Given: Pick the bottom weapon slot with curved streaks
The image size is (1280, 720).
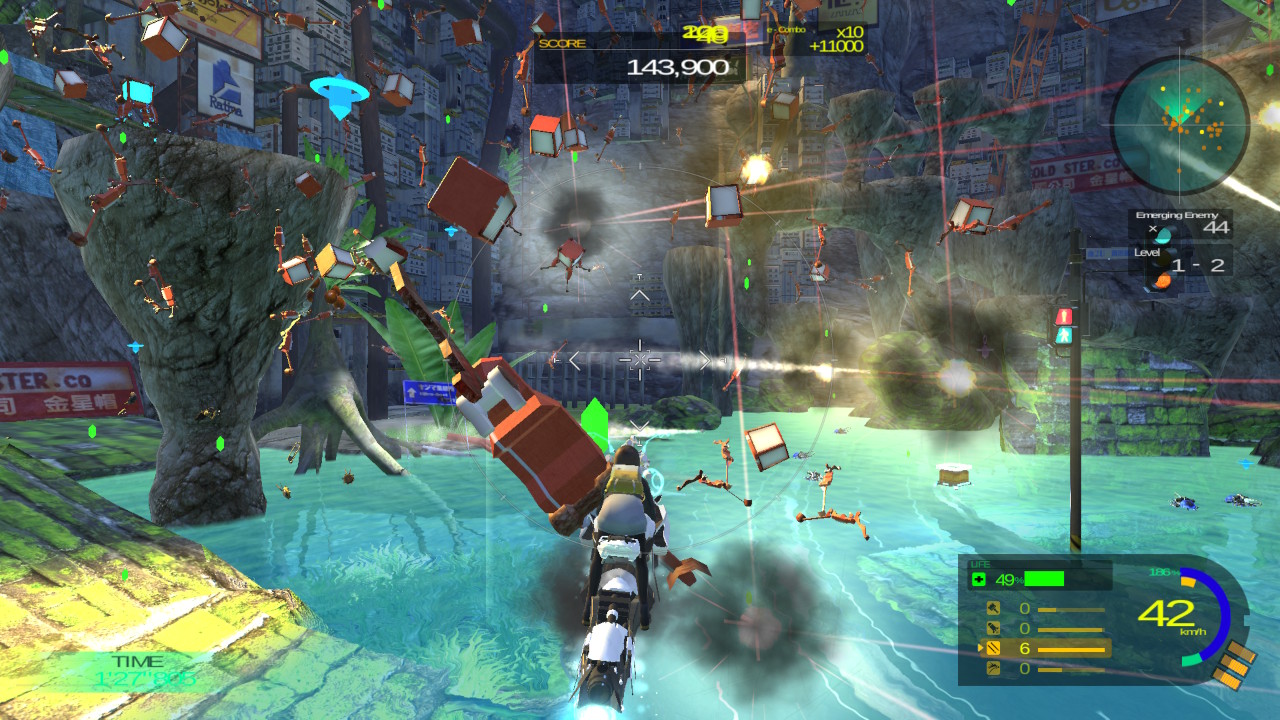Looking at the screenshot, I should (x=994, y=668).
